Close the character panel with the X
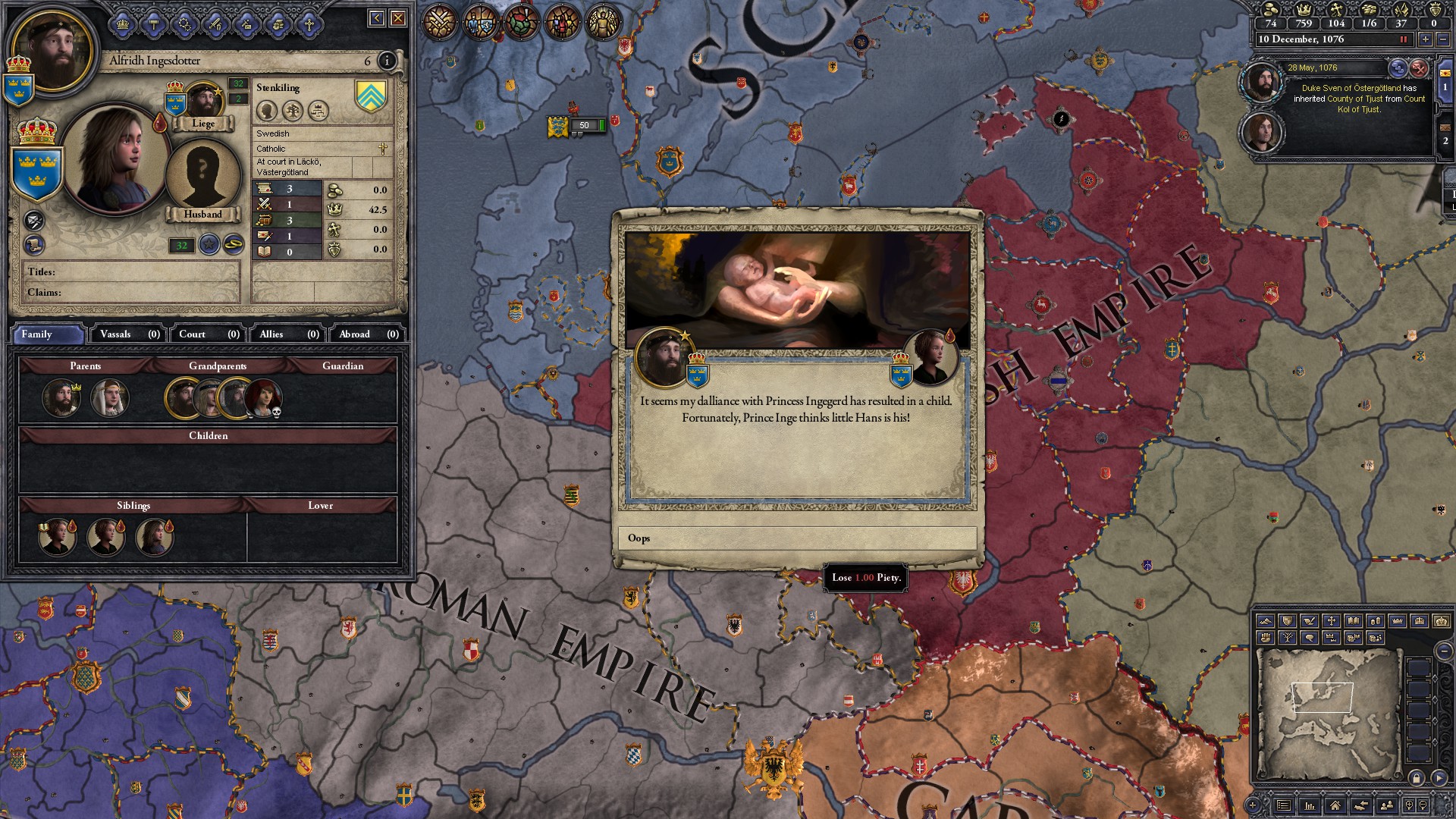The width and height of the screenshot is (1456, 819). 398,18
